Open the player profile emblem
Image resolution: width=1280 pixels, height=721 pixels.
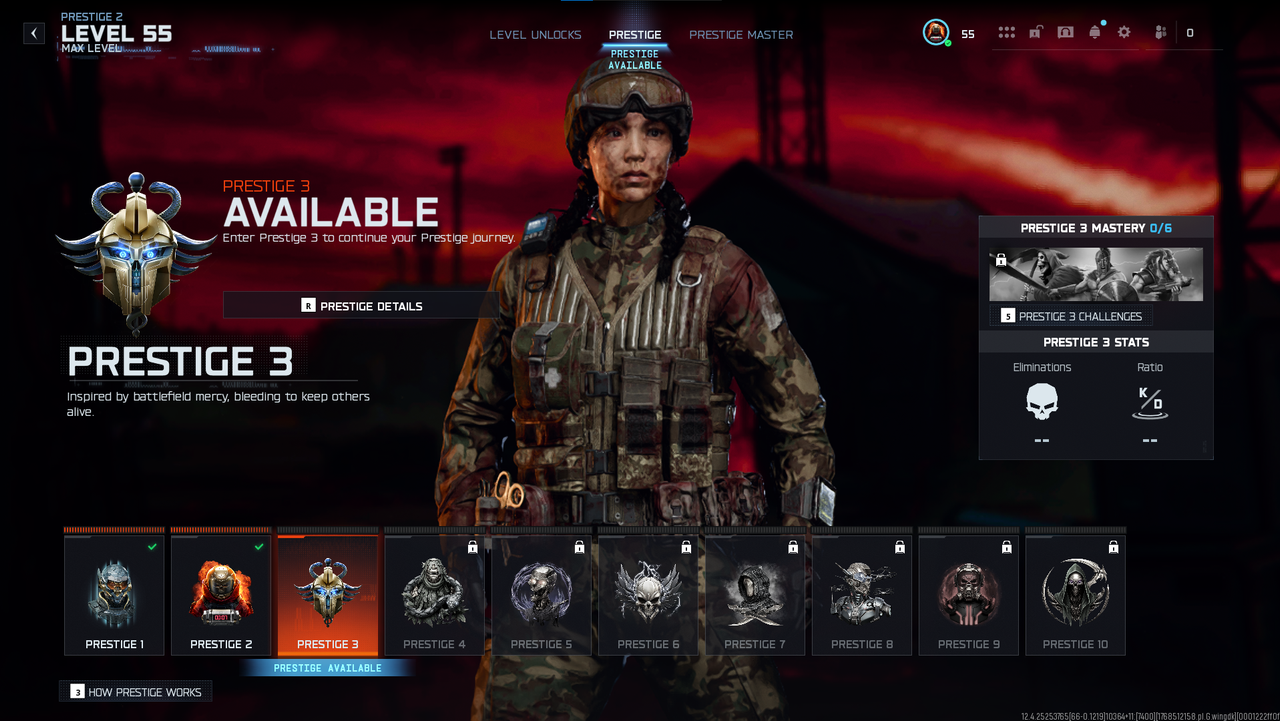936,33
